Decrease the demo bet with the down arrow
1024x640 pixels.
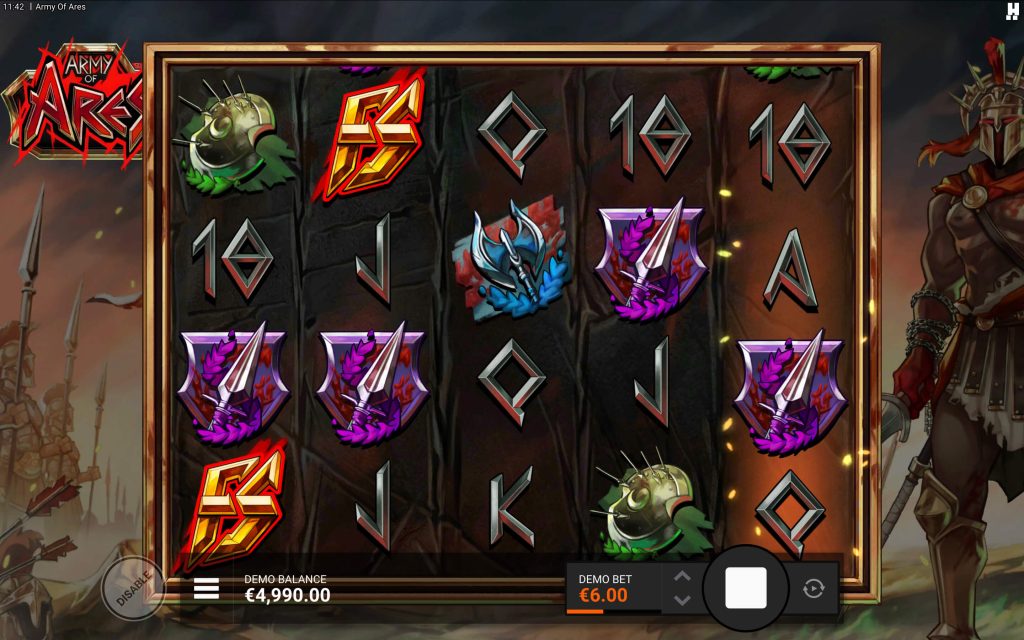coord(682,600)
